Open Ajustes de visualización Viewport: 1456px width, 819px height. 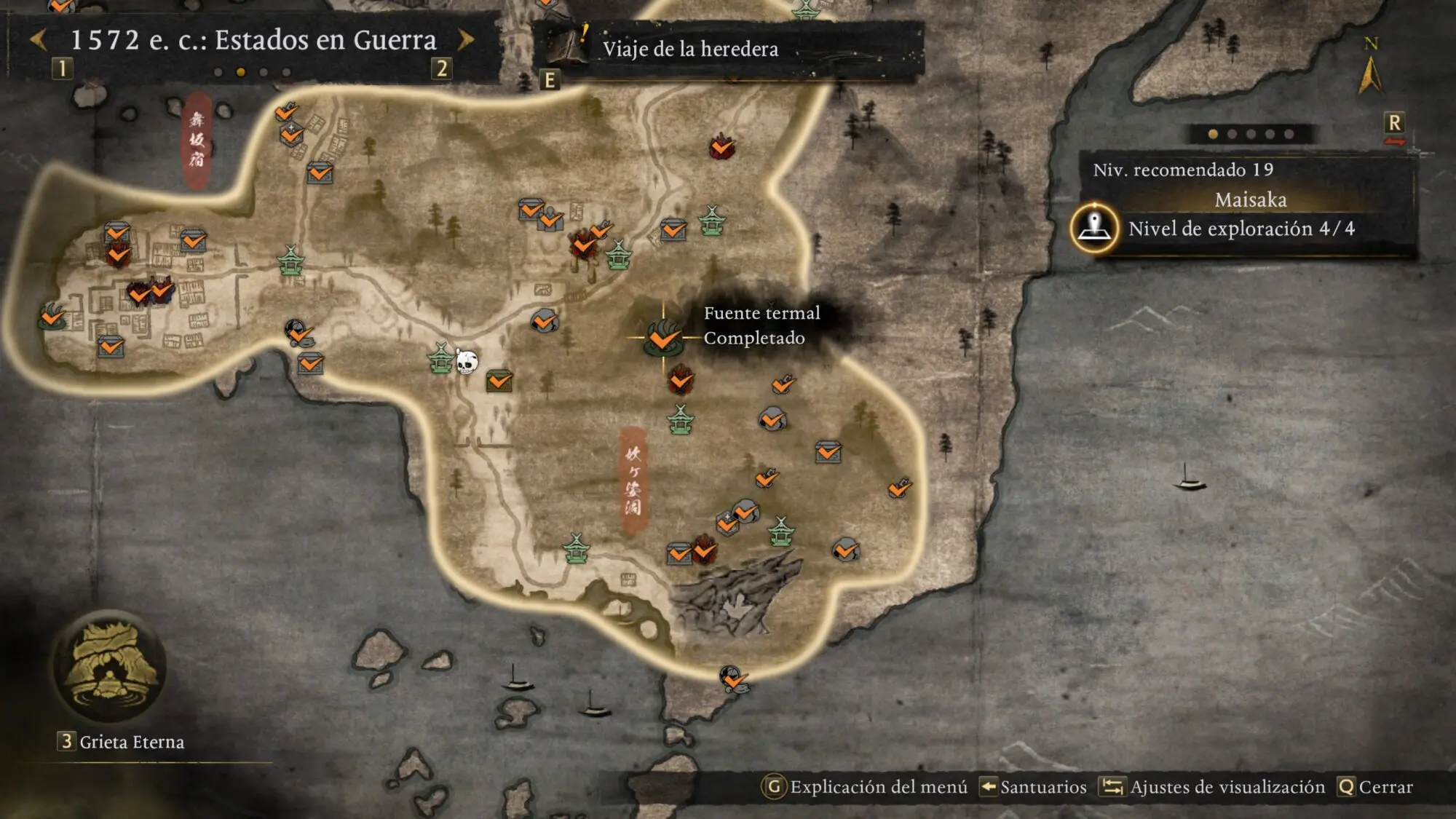click(1213, 787)
